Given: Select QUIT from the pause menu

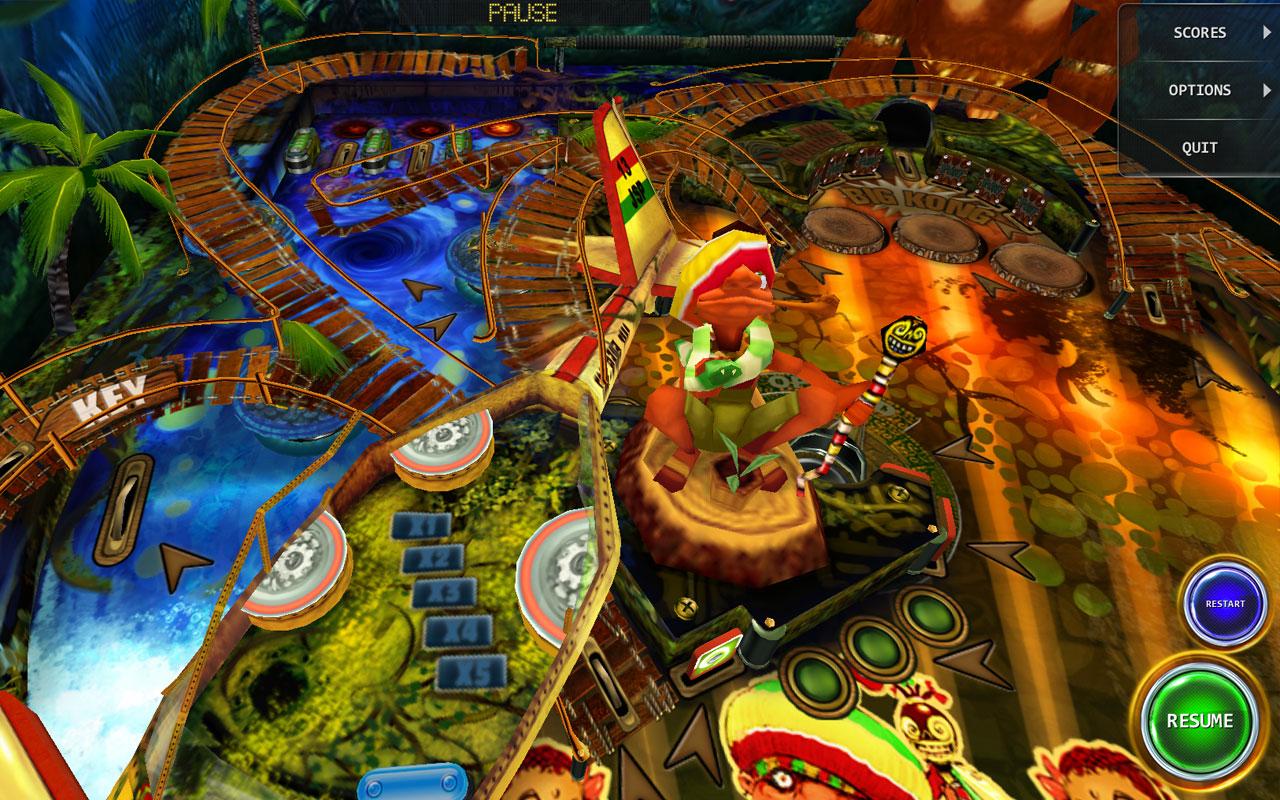Looking at the screenshot, I should [x=1197, y=147].
